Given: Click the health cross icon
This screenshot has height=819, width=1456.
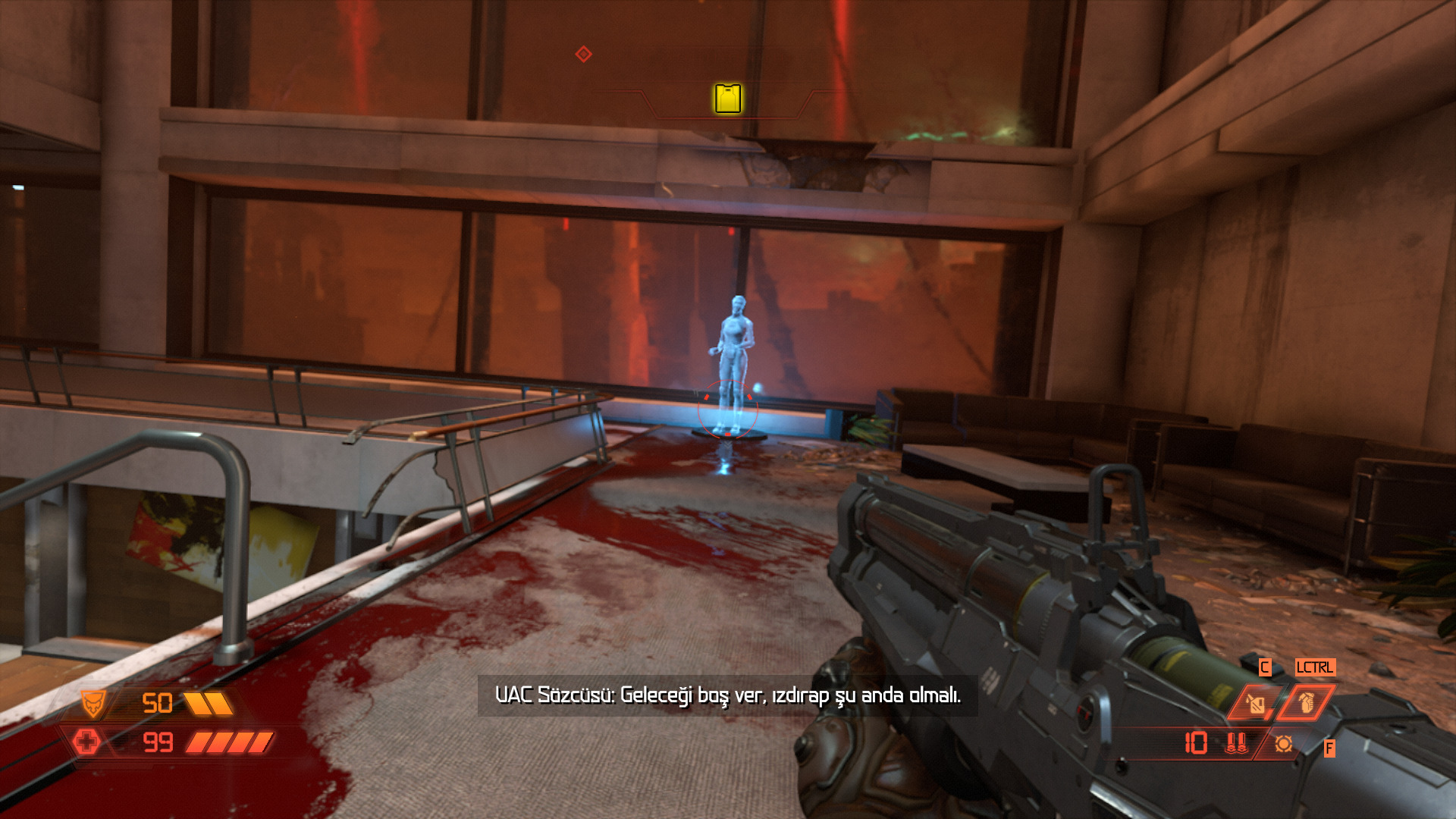Looking at the screenshot, I should (x=86, y=741).
